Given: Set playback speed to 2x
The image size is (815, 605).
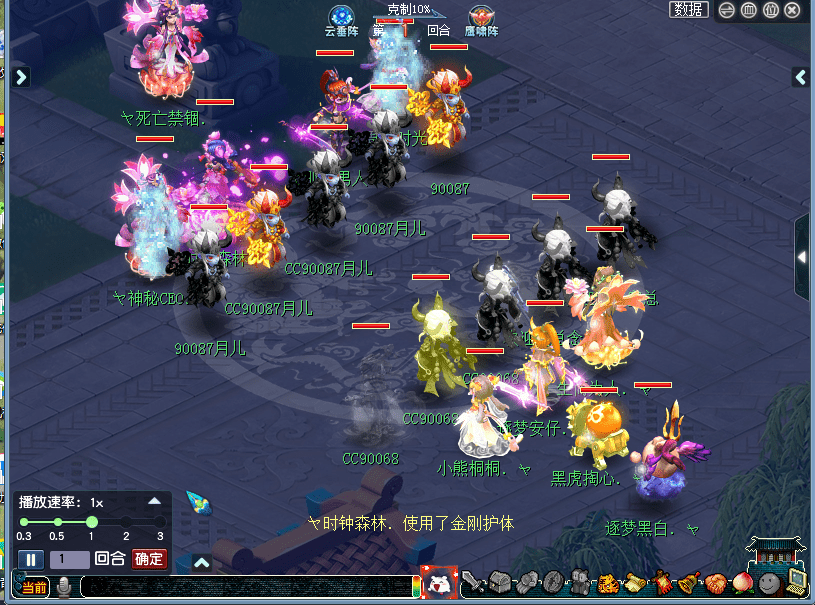Looking at the screenshot, I should pyautogui.click(x=126, y=522).
